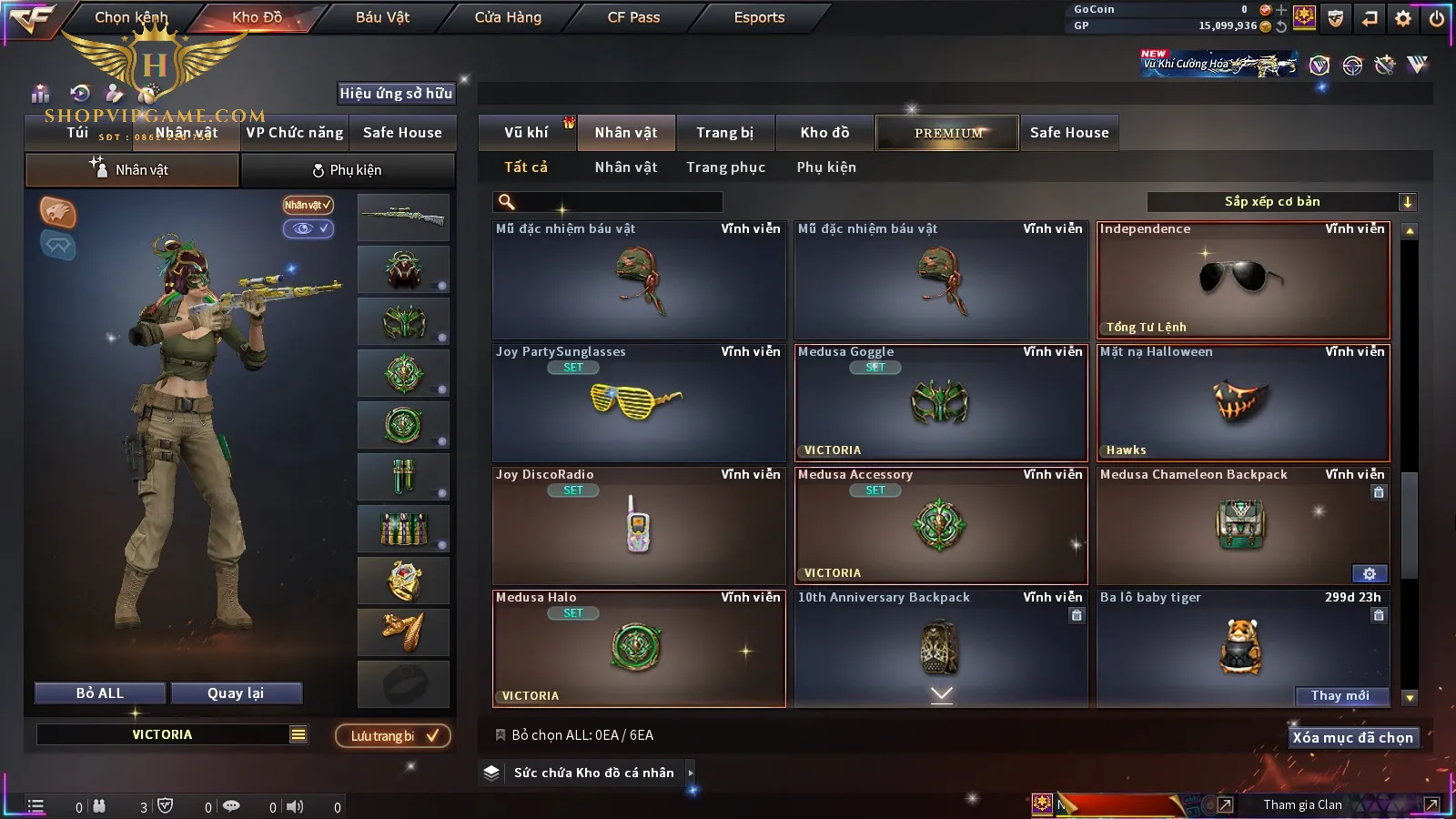This screenshot has width=1456, height=819.
Task: Switch to the Phụ kiện accessories panel
Action: coord(347,170)
